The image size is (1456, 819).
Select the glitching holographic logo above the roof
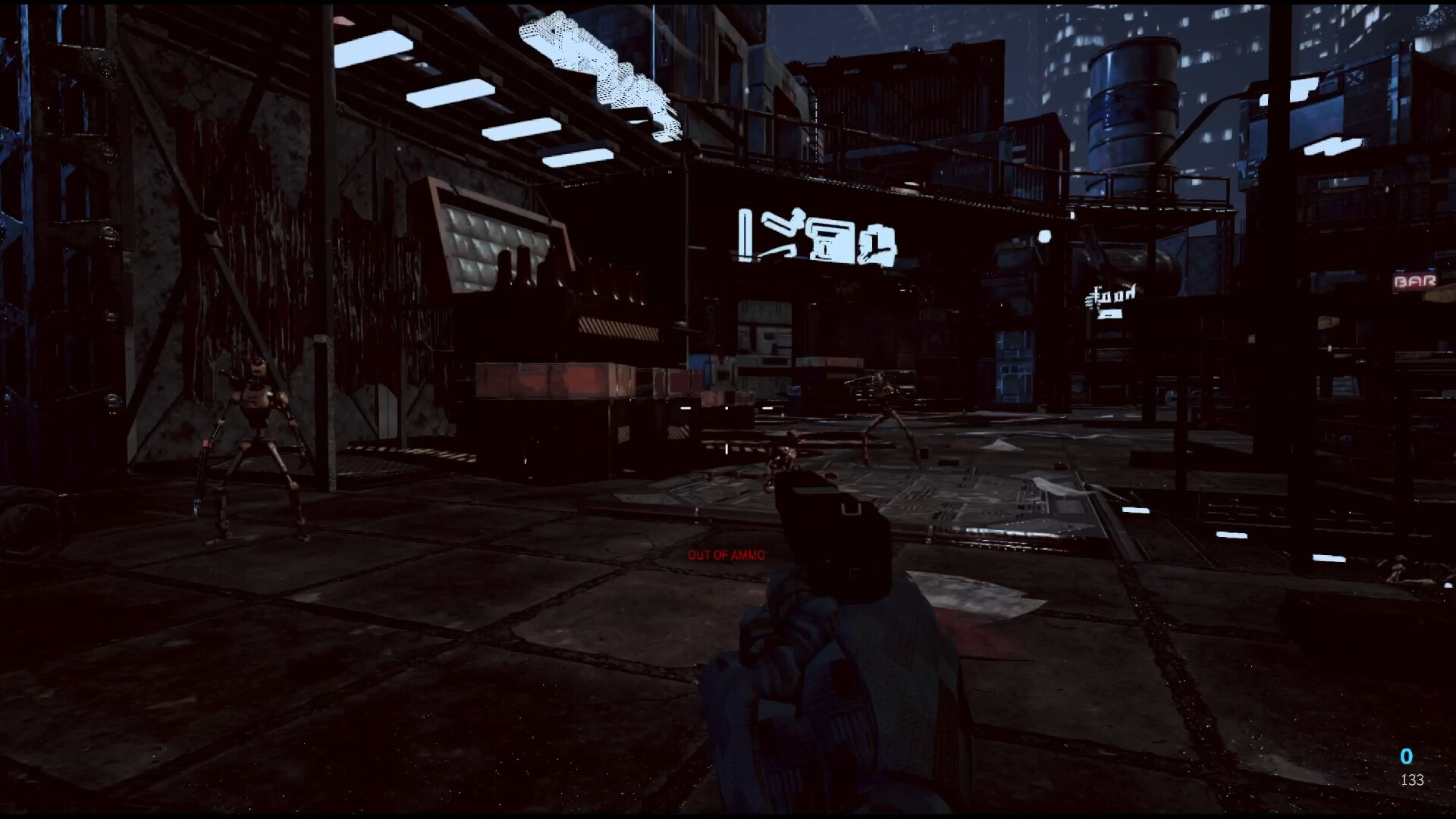599,61
